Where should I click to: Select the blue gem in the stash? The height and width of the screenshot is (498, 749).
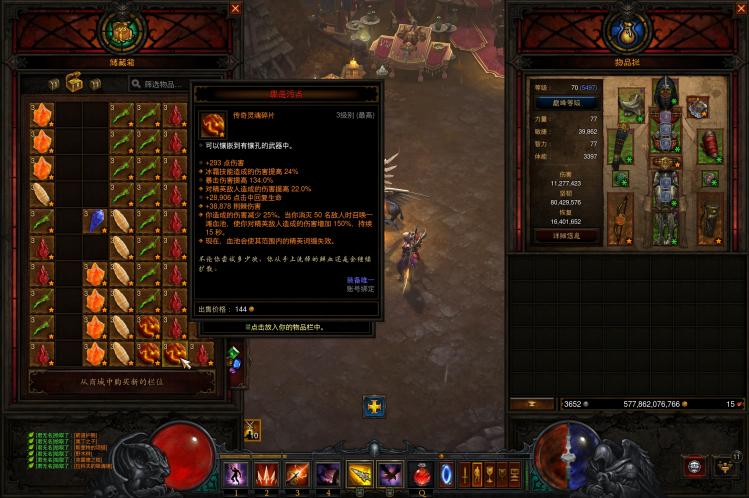[95, 220]
